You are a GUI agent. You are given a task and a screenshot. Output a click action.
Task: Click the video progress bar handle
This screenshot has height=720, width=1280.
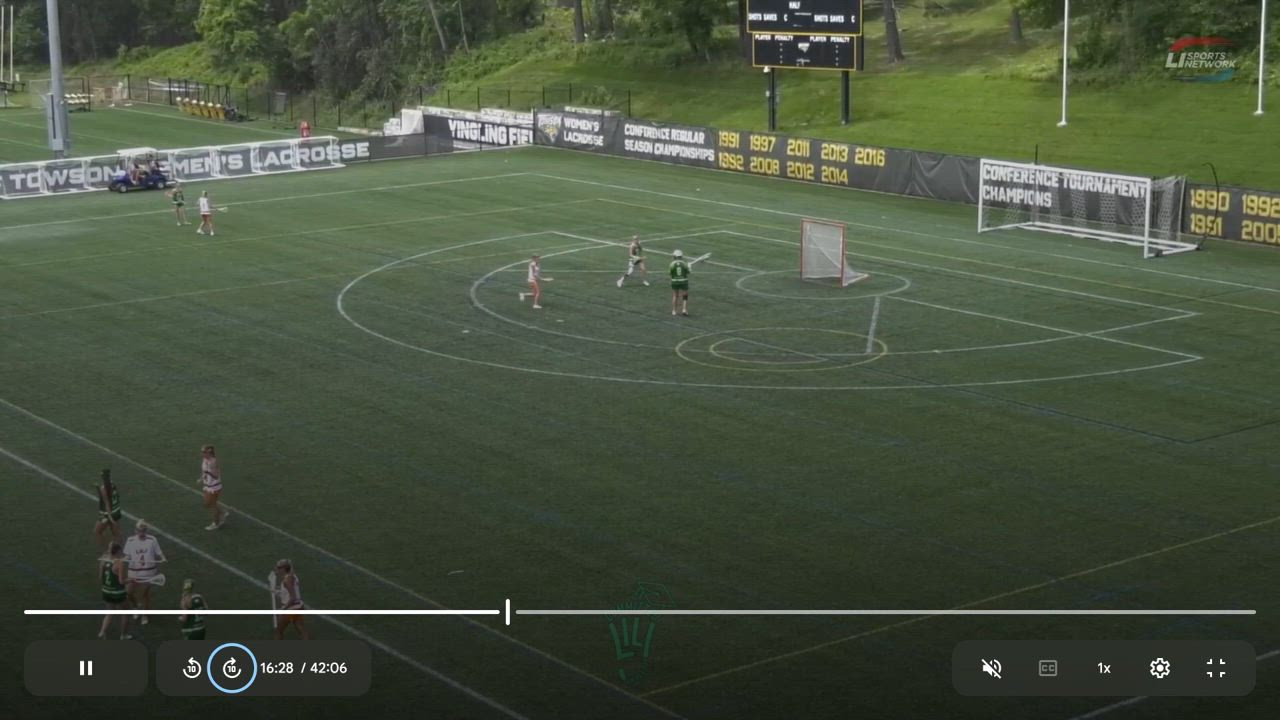point(508,612)
